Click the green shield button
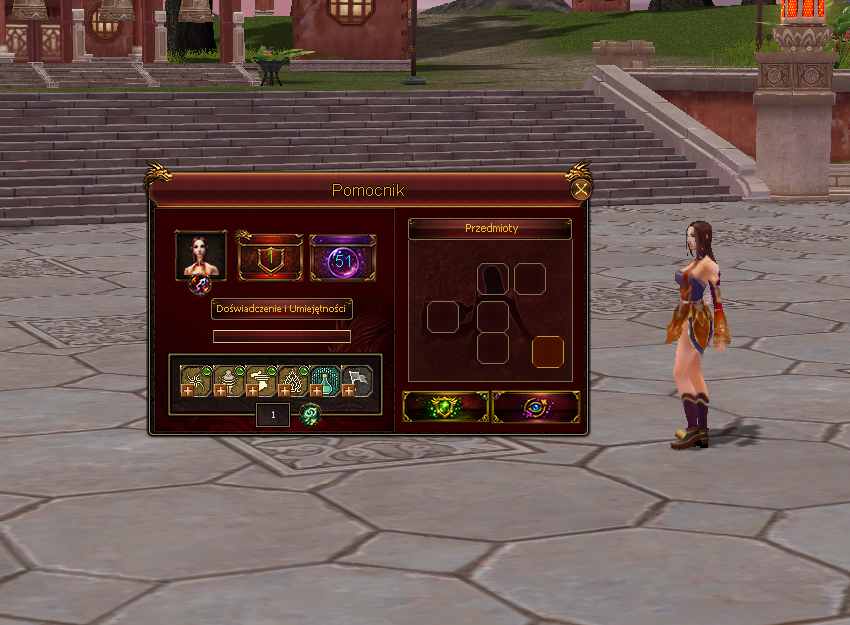Screen dimensions: 850x625 [446, 407]
